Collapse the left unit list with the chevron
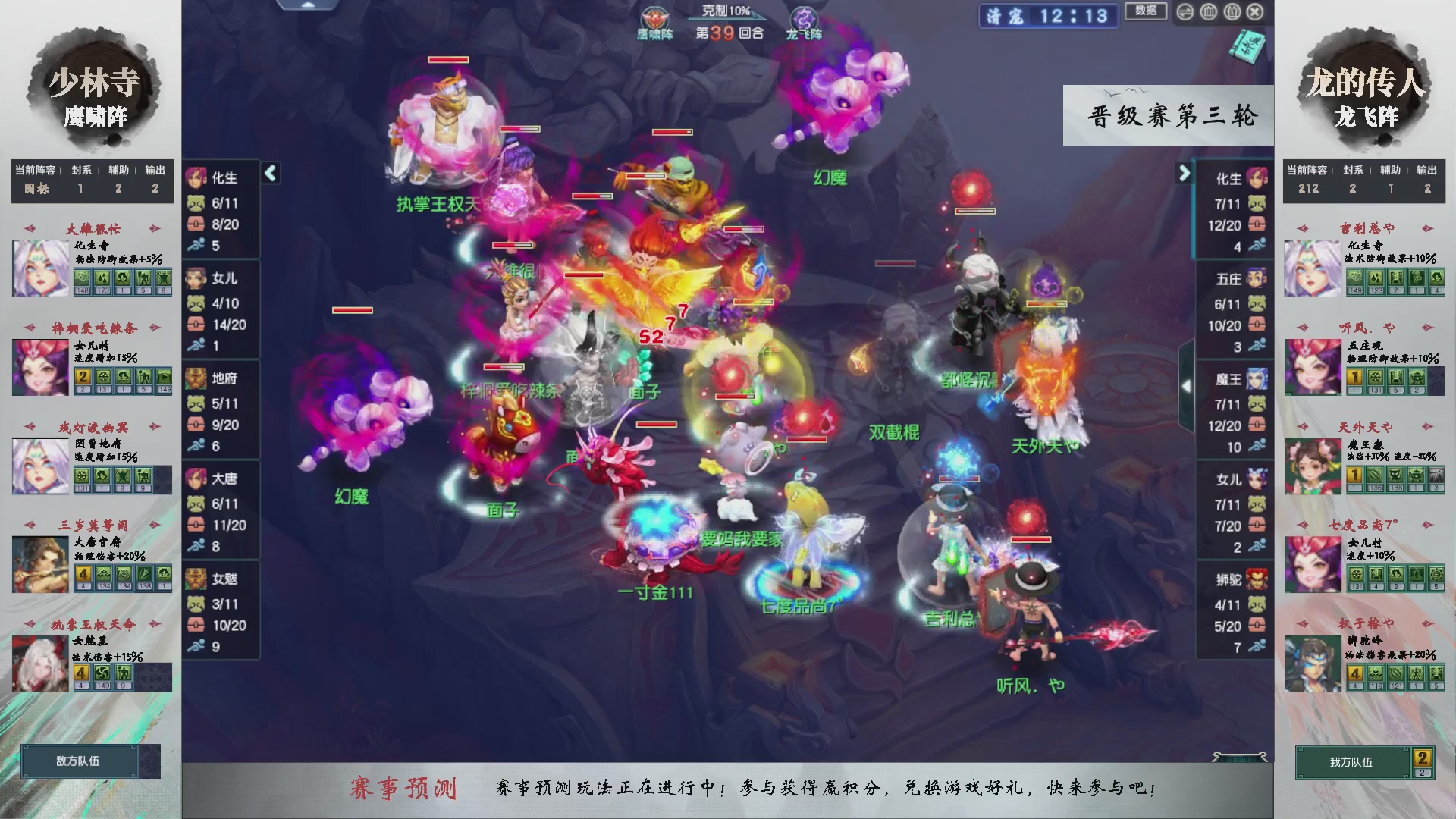Screen dimensions: 1456x819 pyautogui.click(x=270, y=173)
